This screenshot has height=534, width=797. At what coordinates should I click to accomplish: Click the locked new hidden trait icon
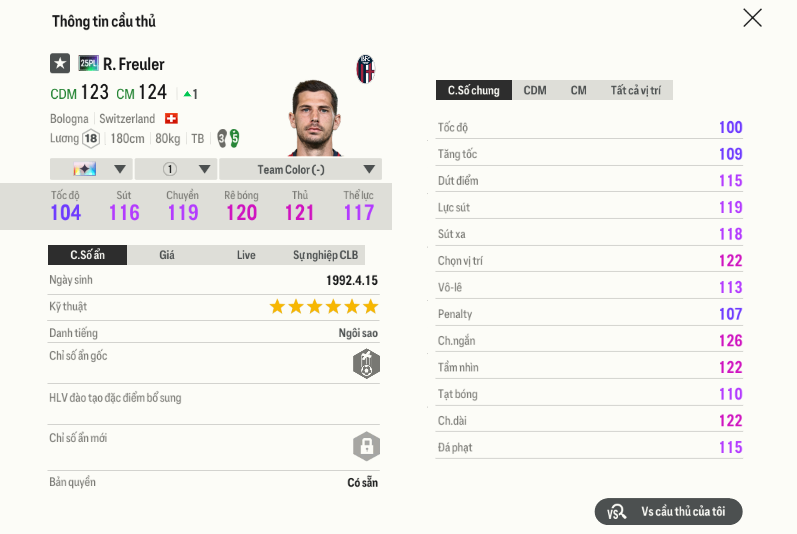click(366, 445)
